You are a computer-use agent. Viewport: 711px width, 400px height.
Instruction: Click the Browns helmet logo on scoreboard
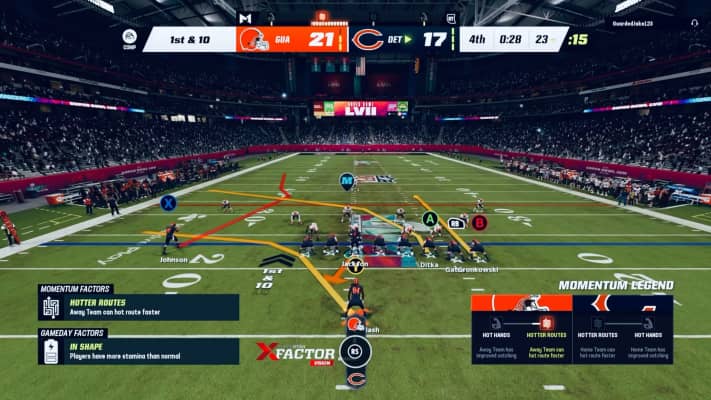[254, 39]
